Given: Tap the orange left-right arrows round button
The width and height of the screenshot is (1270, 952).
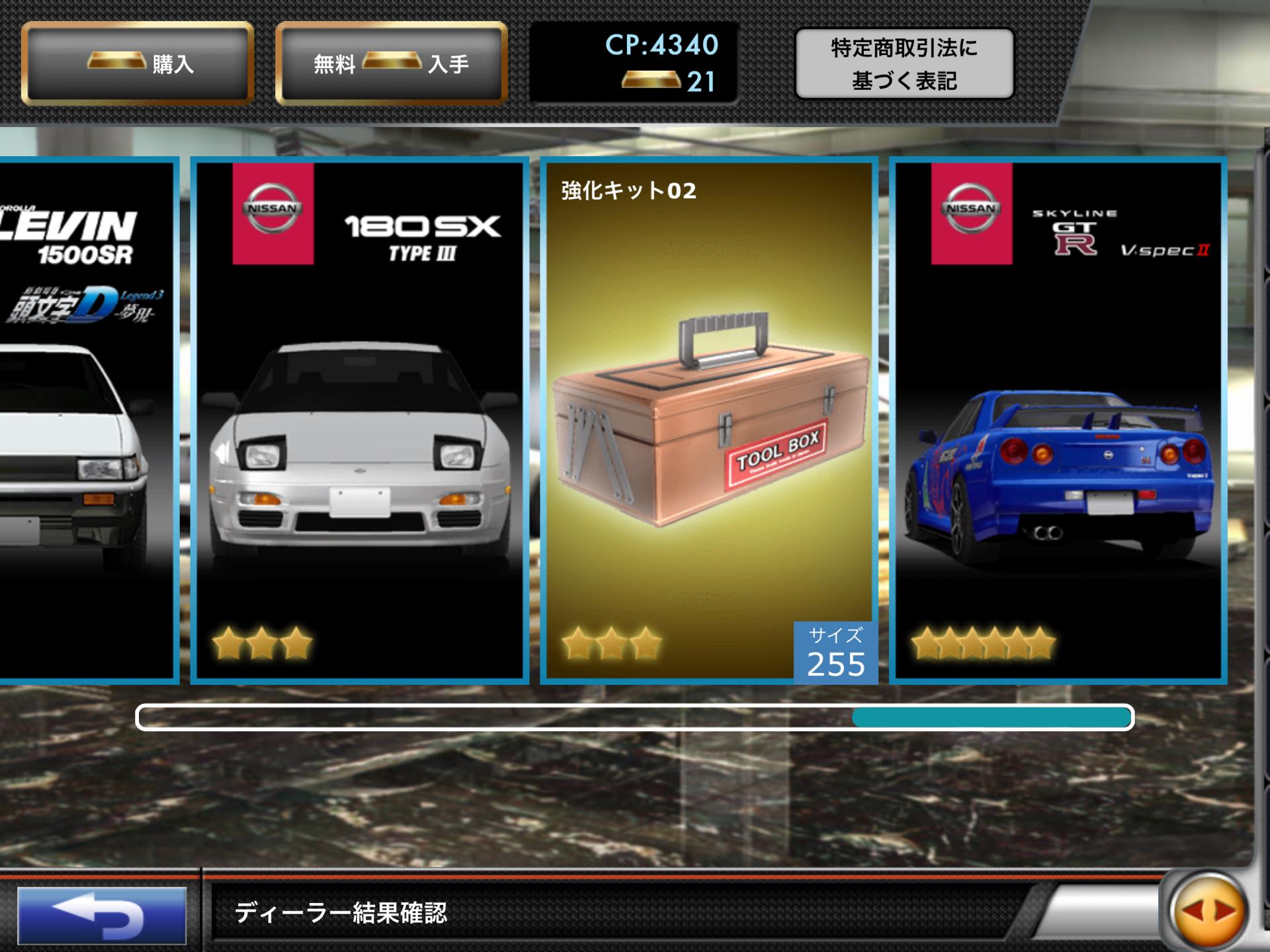Looking at the screenshot, I should pos(1208,912).
